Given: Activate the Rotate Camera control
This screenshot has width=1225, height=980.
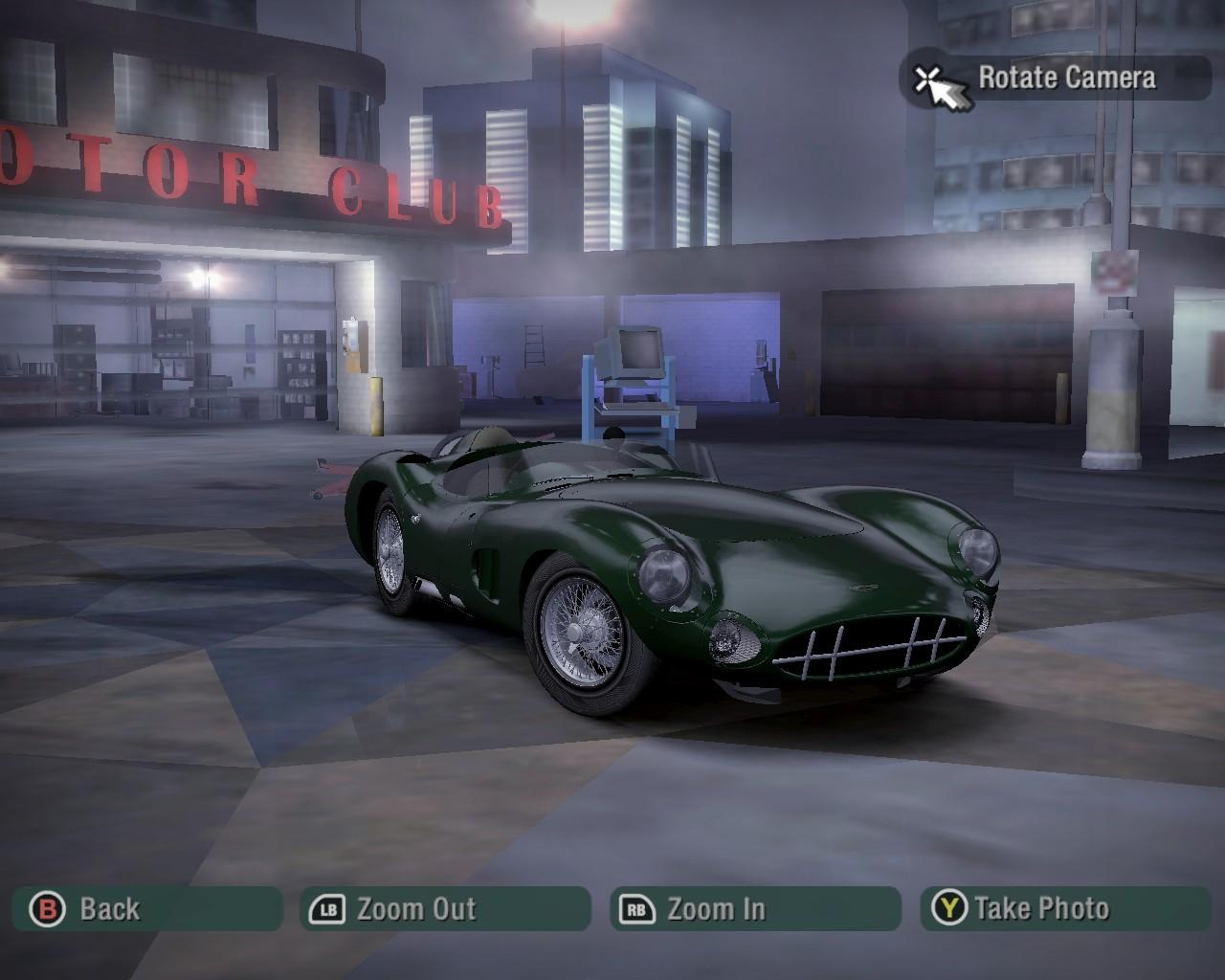Looking at the screenshot, I should coord(1056,78).
